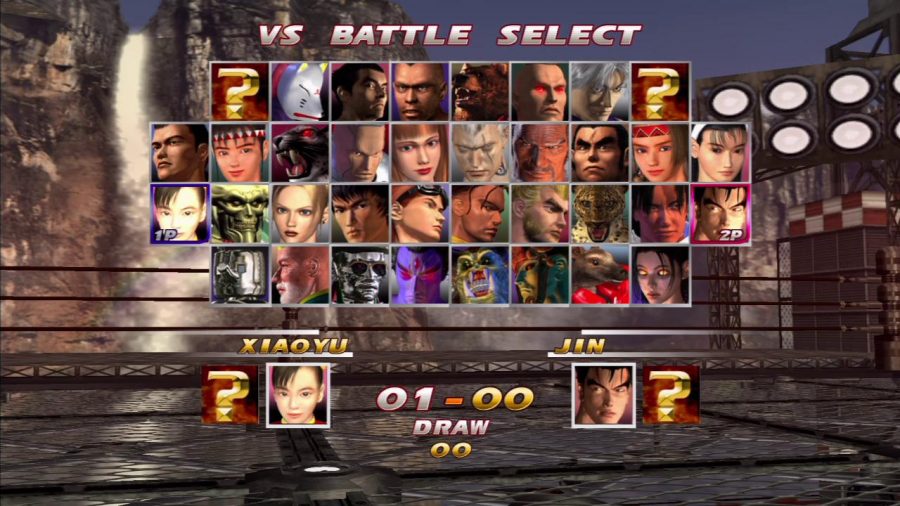Choose the jaguar-masked King tile
Screen dimensions: 900x506
click(x=600, y=213)
